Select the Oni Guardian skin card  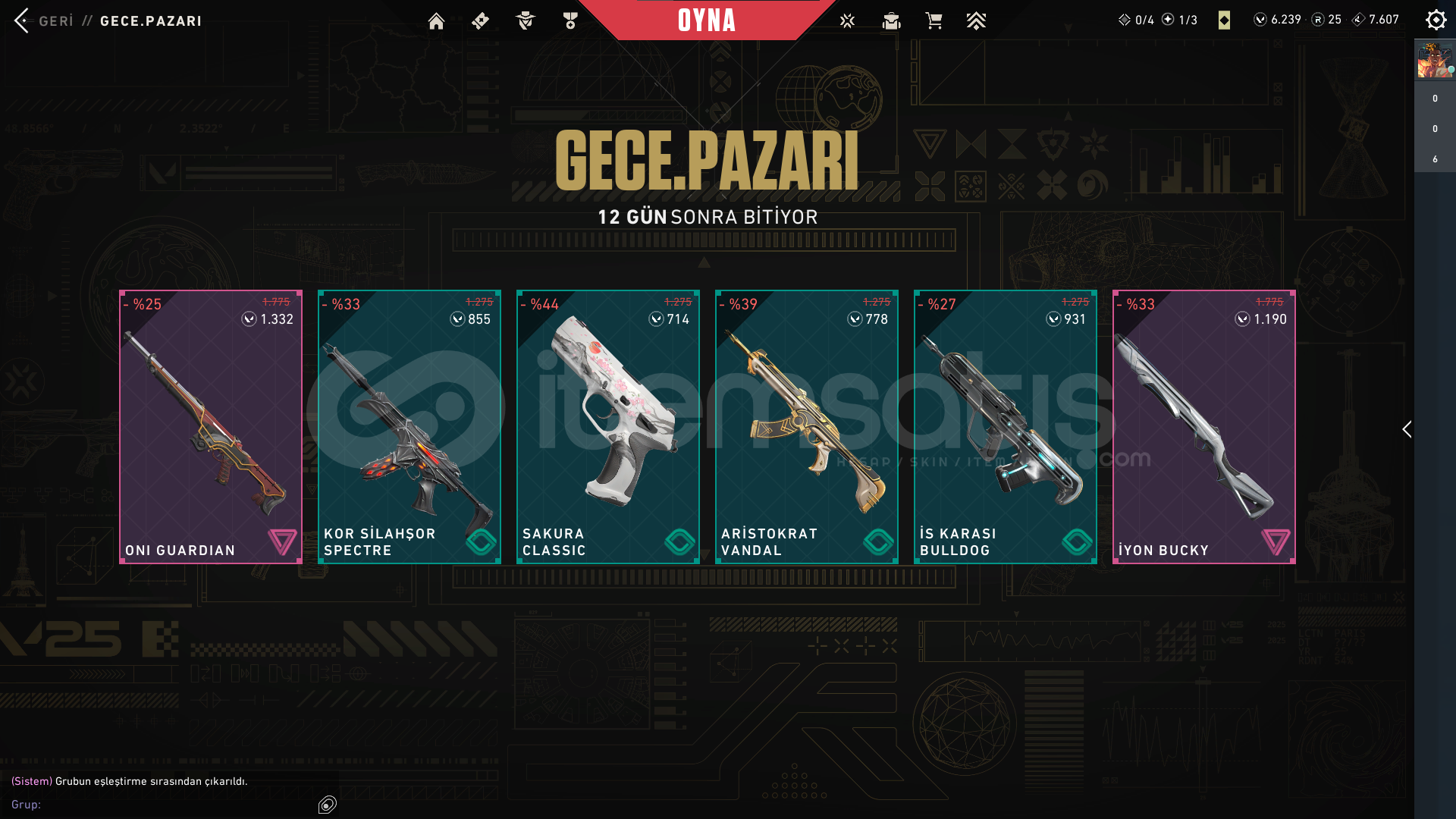[x=211, y=426]
